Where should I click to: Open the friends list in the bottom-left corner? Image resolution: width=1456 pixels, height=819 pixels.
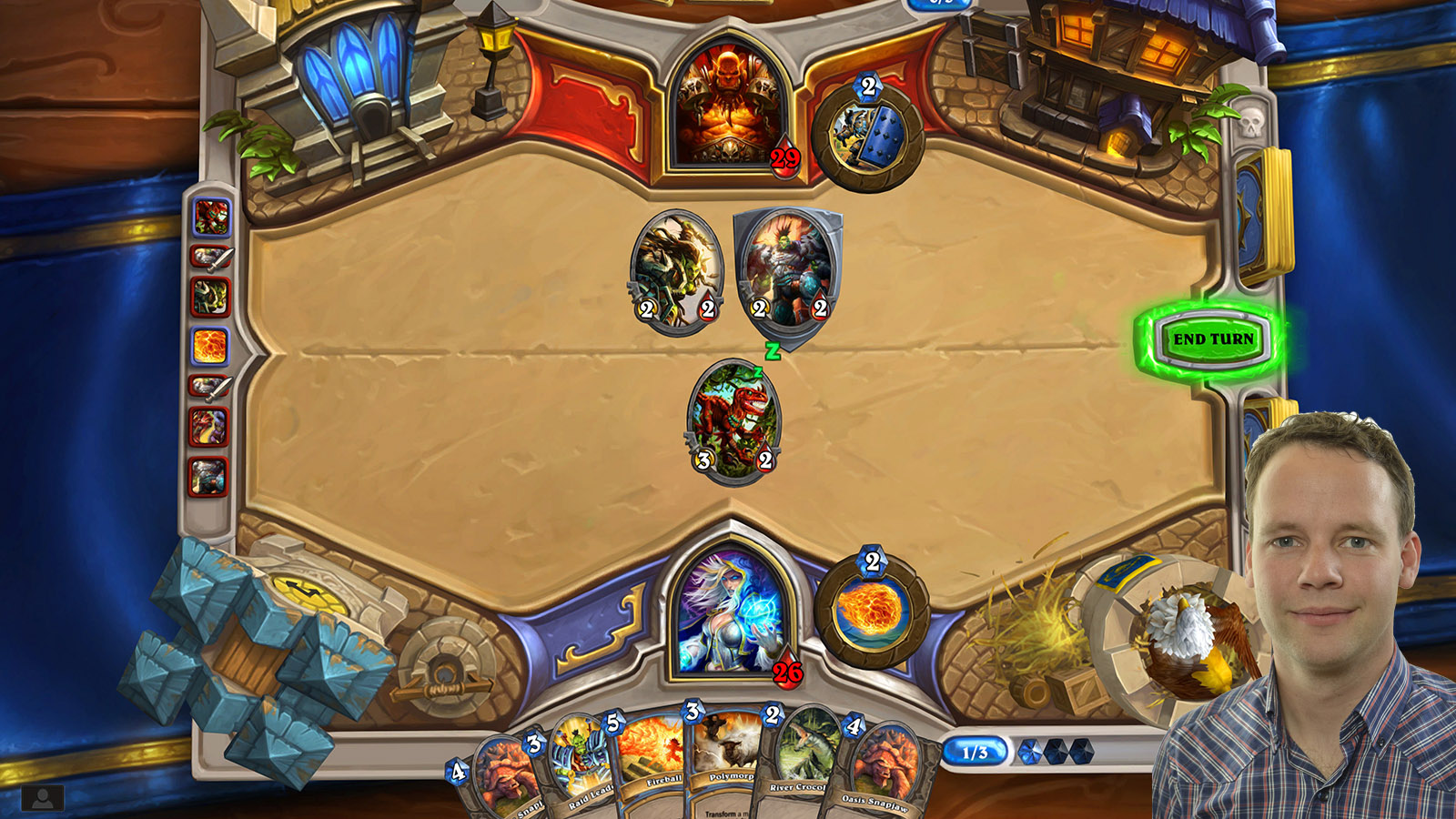[x=43, y=799]
